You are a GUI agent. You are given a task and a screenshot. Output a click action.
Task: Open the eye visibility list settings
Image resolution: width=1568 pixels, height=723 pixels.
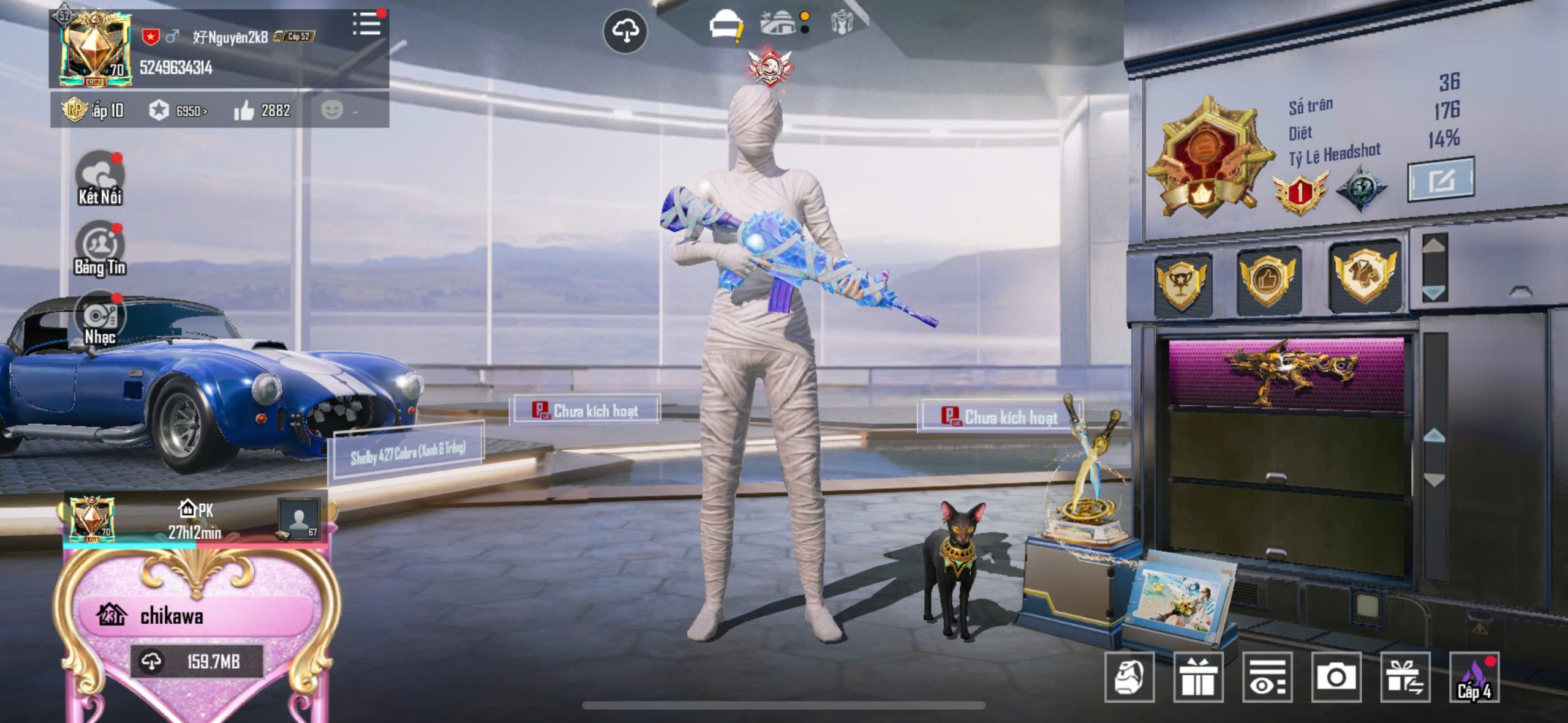[1267, 677]
